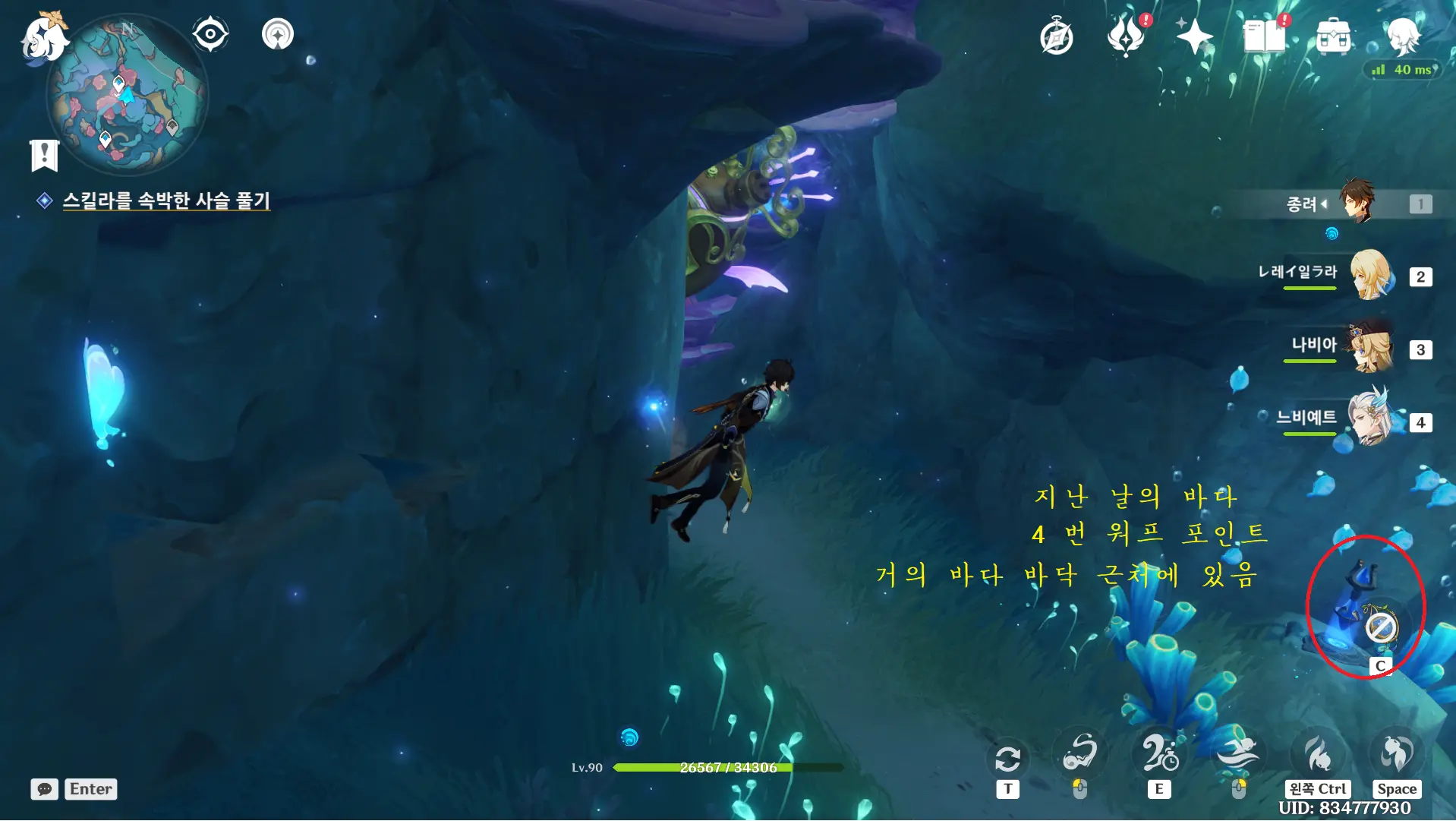Toggle the elemental sight eye icon
Viewport: 1456px width, 821px height.
click(x=210, y=35)
